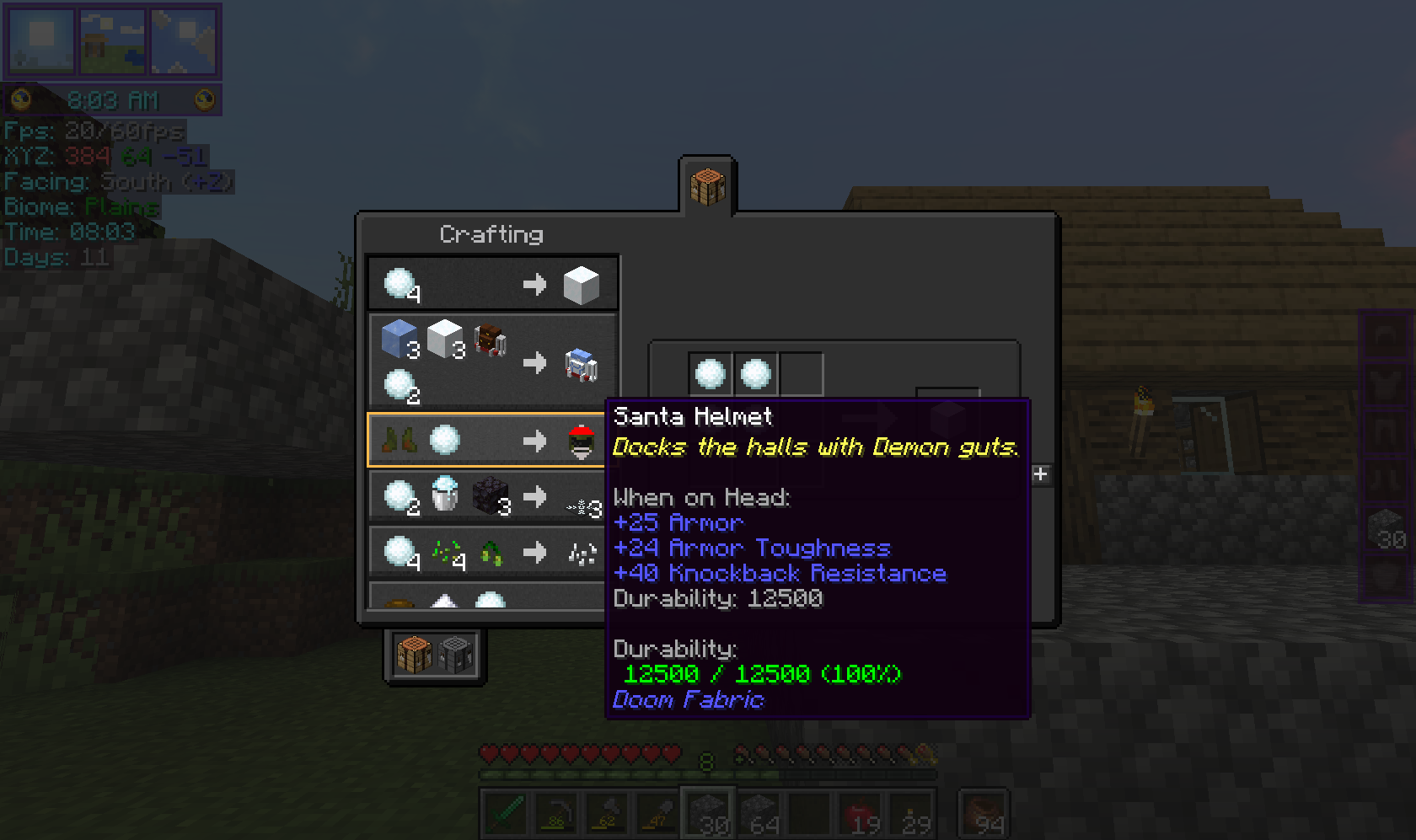This screenshot has width=1416, height=840.
Task: Select the diamond sword in the hotbar
Action: click(504, 811)
